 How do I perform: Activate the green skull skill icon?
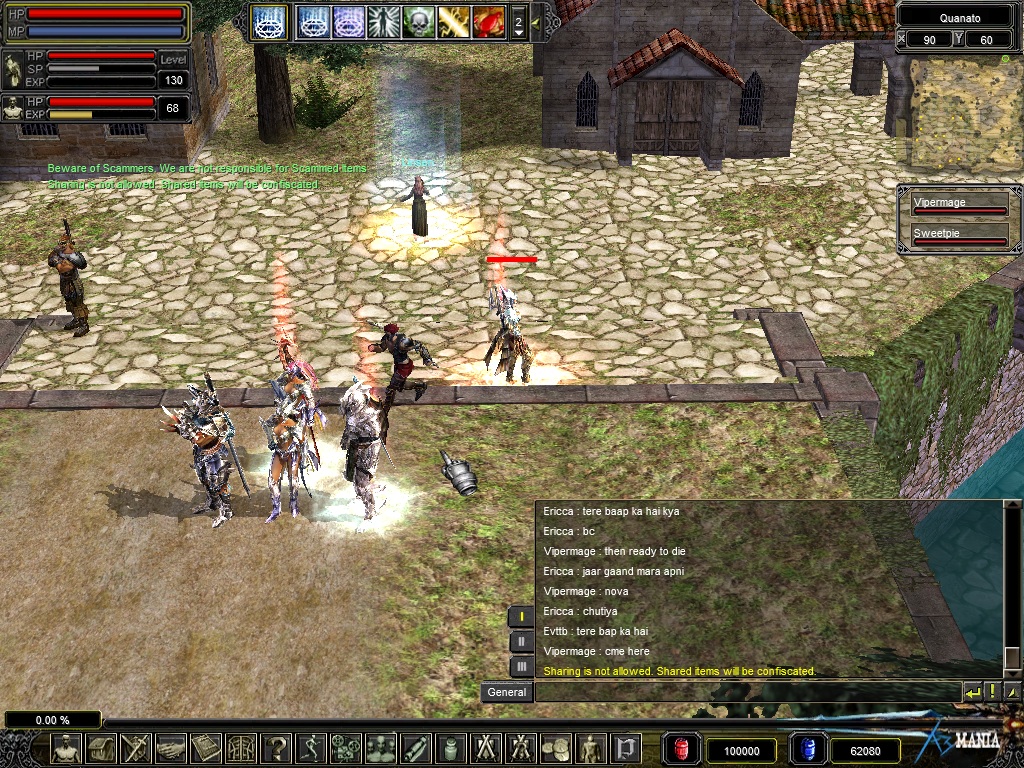coord(418,22)
